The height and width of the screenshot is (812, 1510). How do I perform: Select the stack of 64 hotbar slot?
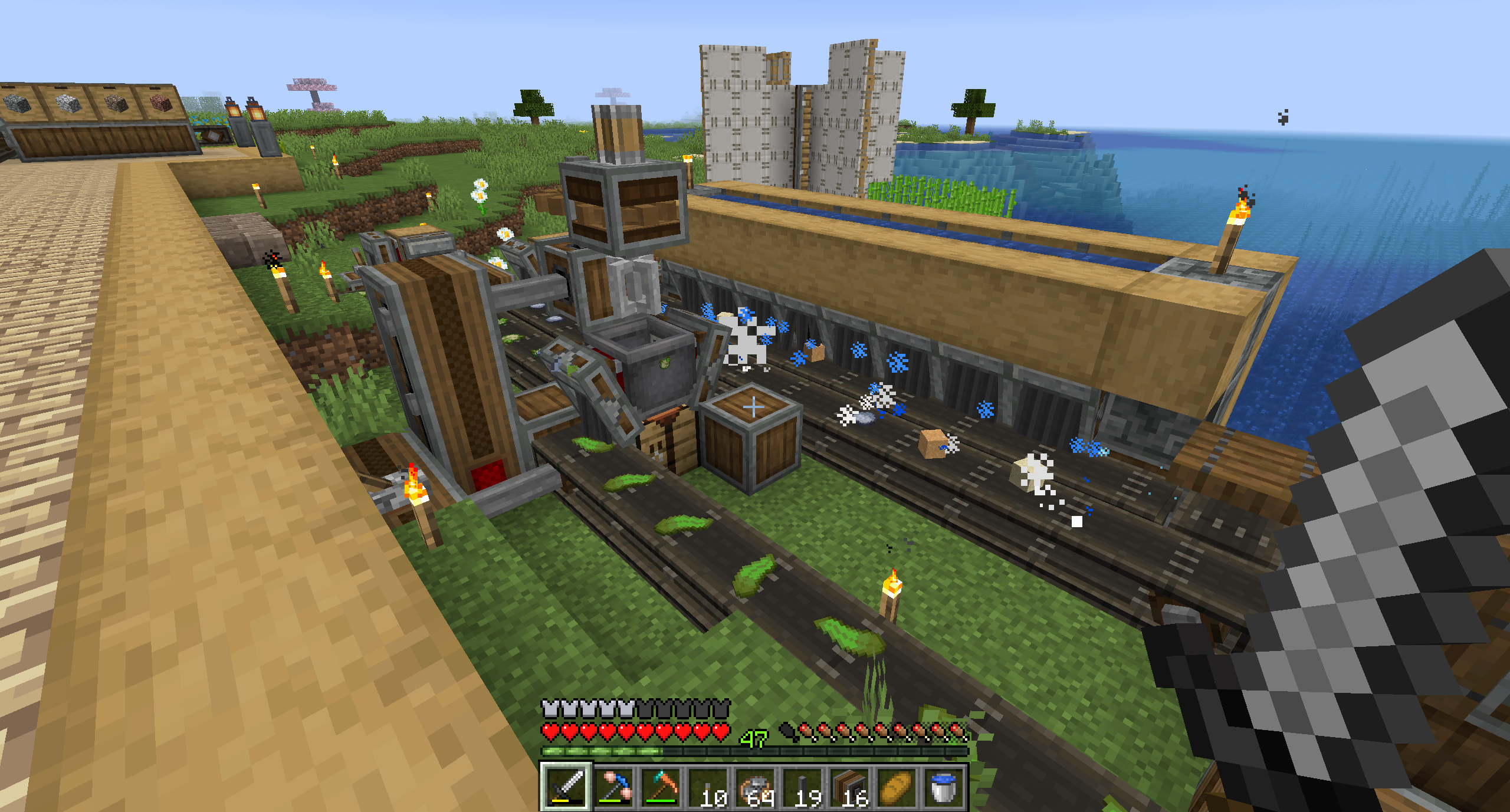pyautogui.click(x=754, y=787)
